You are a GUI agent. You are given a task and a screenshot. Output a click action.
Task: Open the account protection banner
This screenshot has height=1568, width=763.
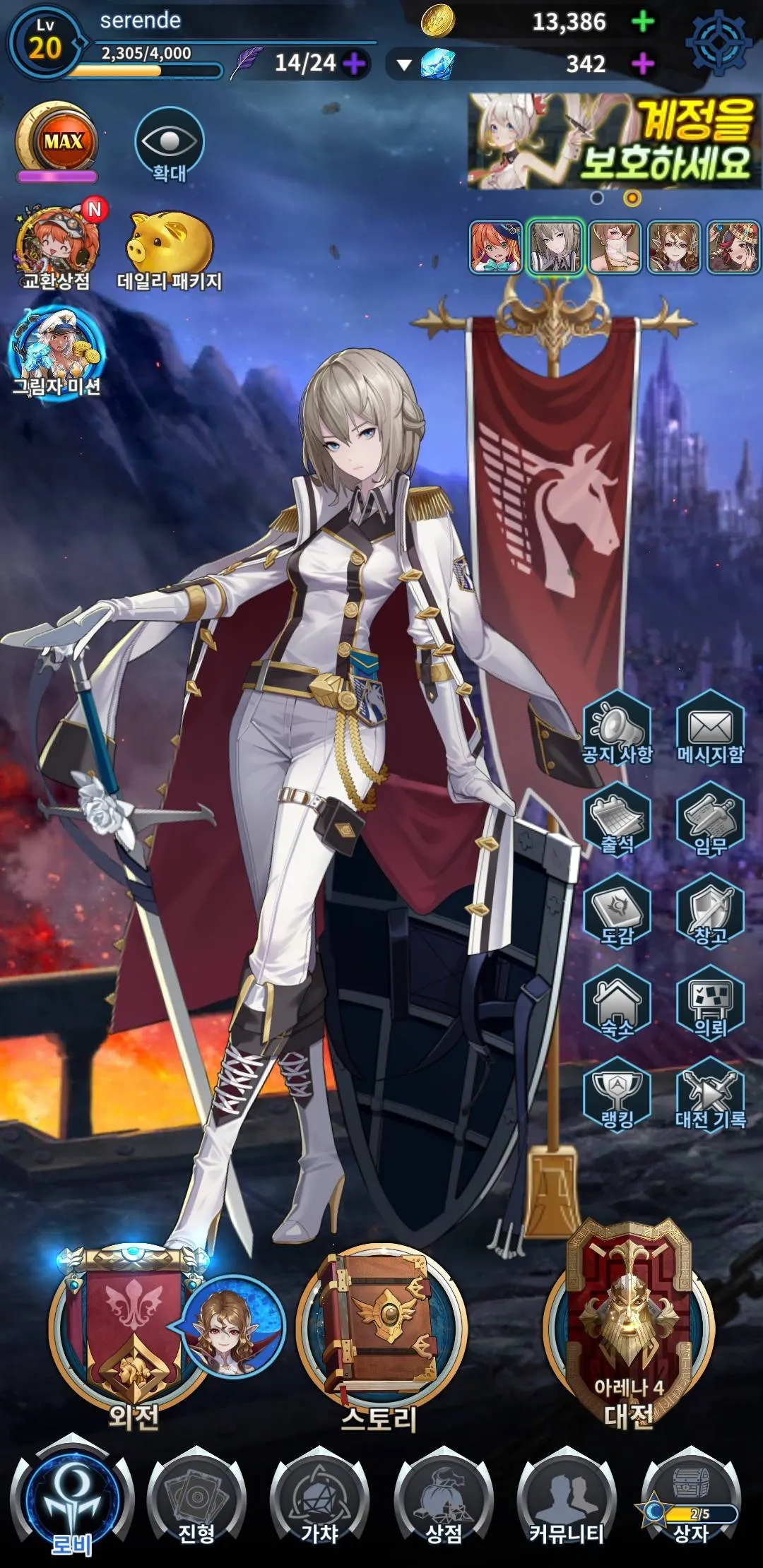(613, 142)
